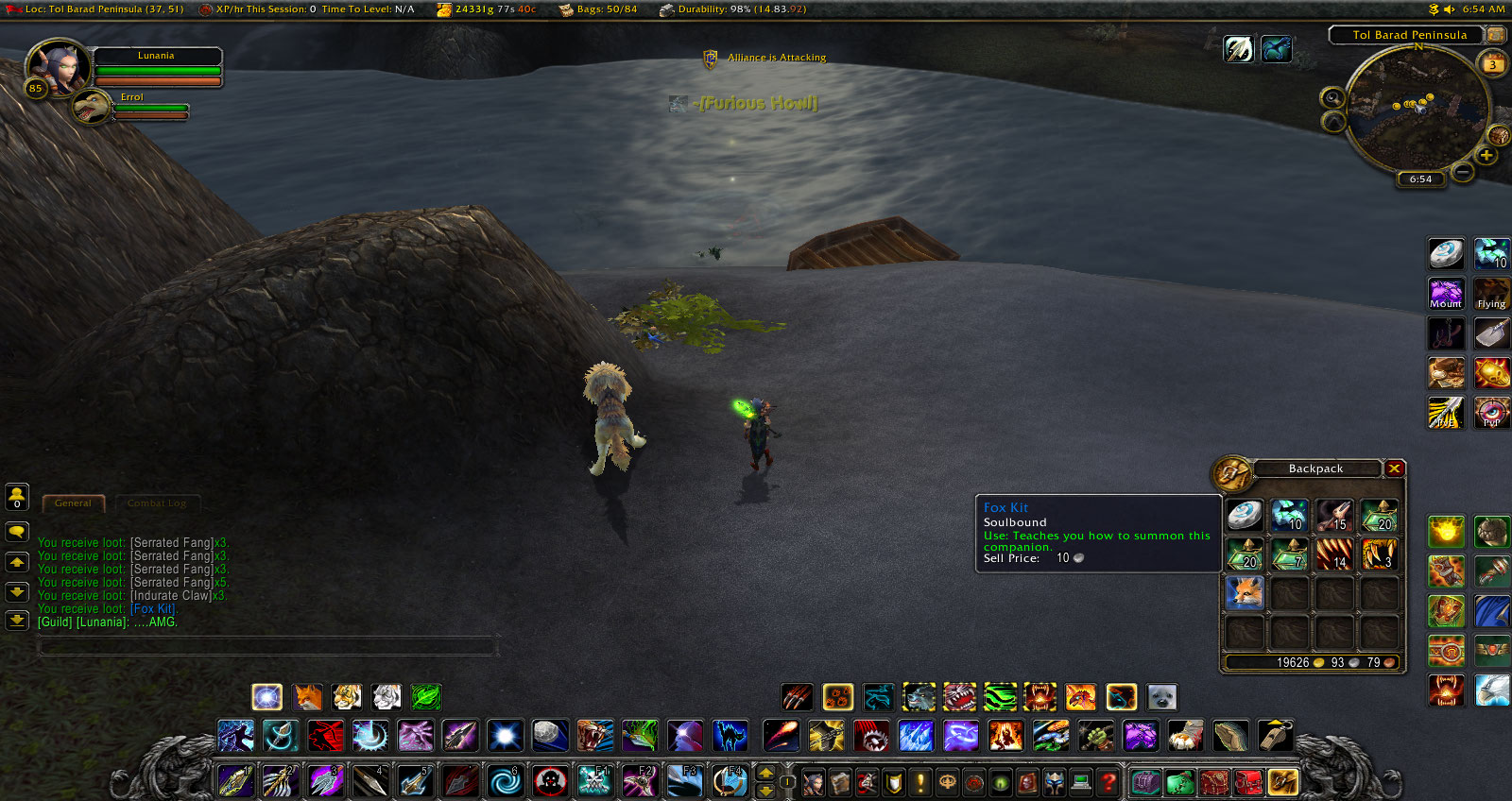Image resolution: width=1512 pixels, height=801 pixels.
Task: Use the pet whistle ability icon
Action: [1275, 736]
